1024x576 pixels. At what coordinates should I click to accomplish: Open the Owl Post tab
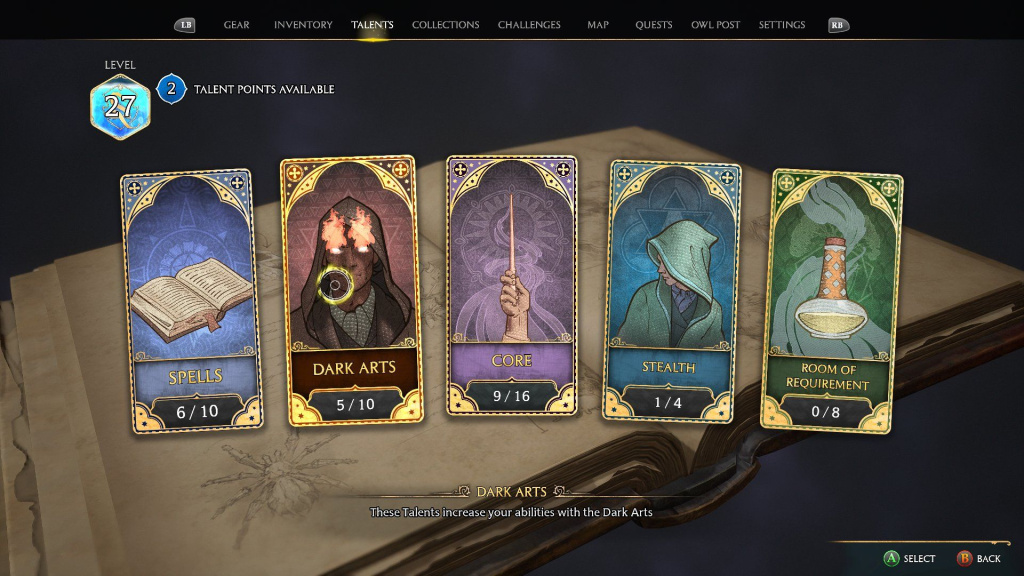point(715,25)
